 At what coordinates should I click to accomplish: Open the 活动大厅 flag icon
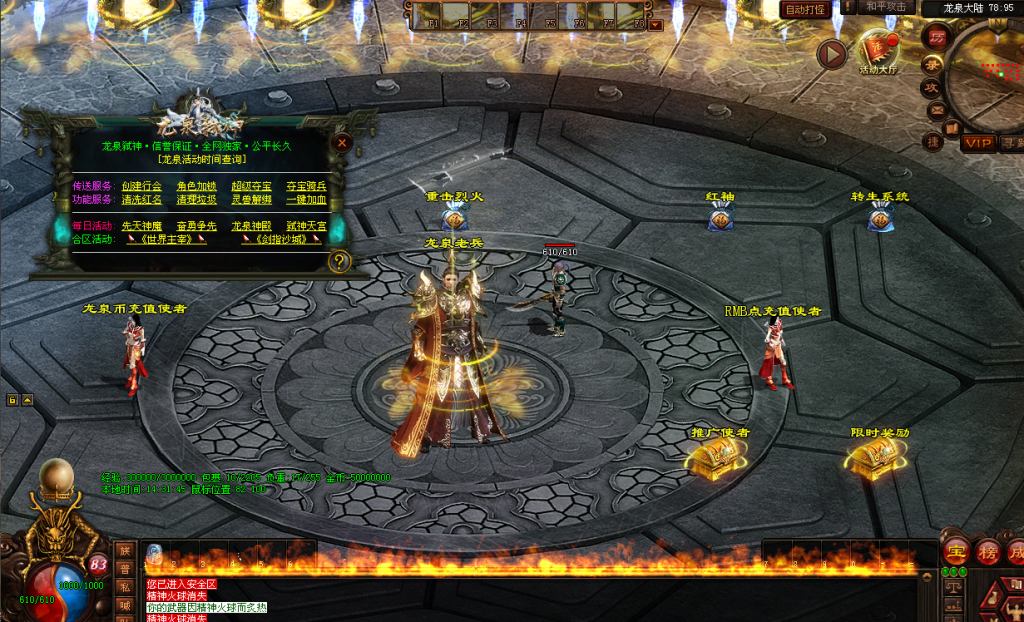(x=879, y=50)
